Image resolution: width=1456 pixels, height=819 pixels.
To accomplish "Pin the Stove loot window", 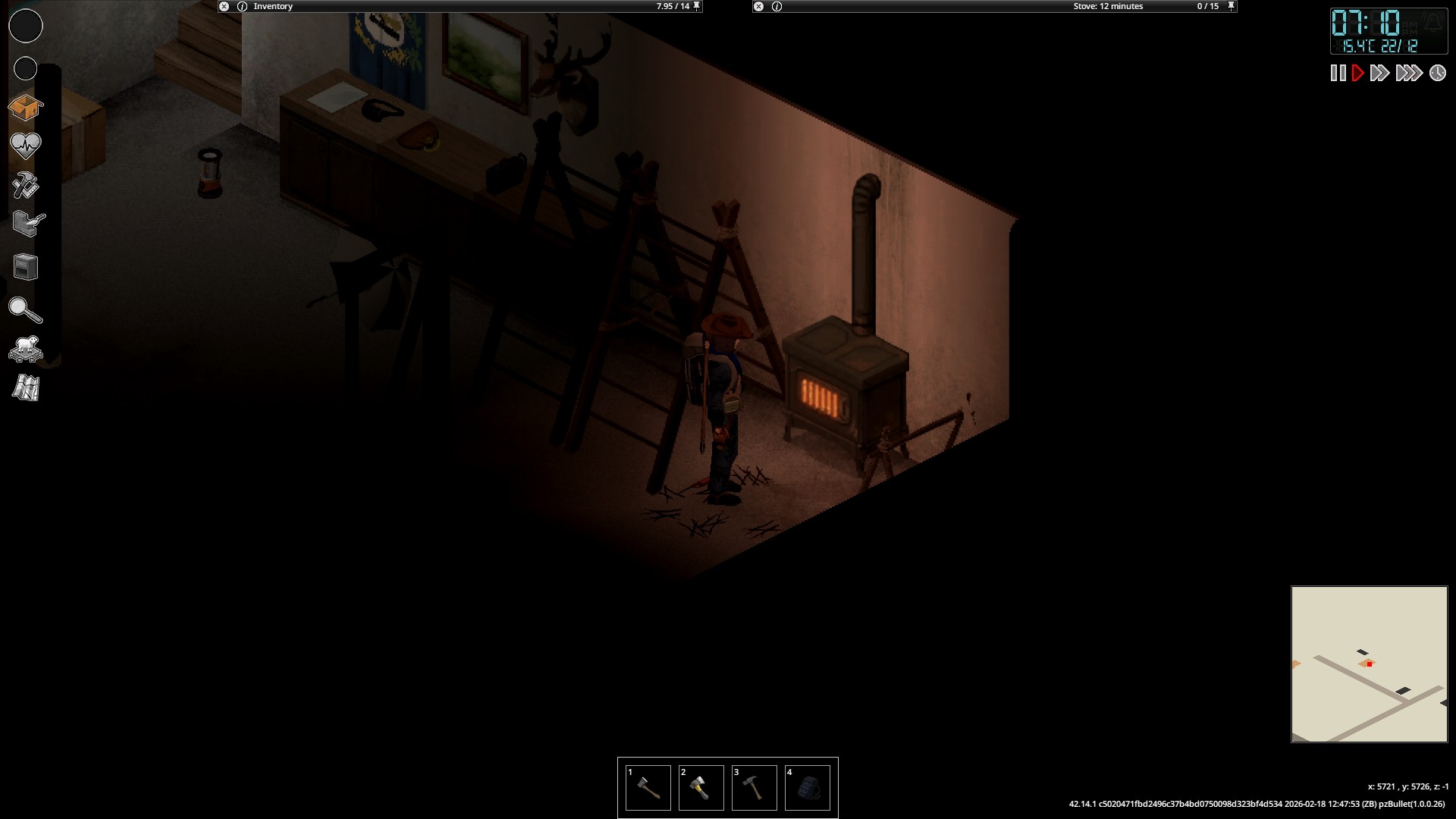I will 1232,6.
